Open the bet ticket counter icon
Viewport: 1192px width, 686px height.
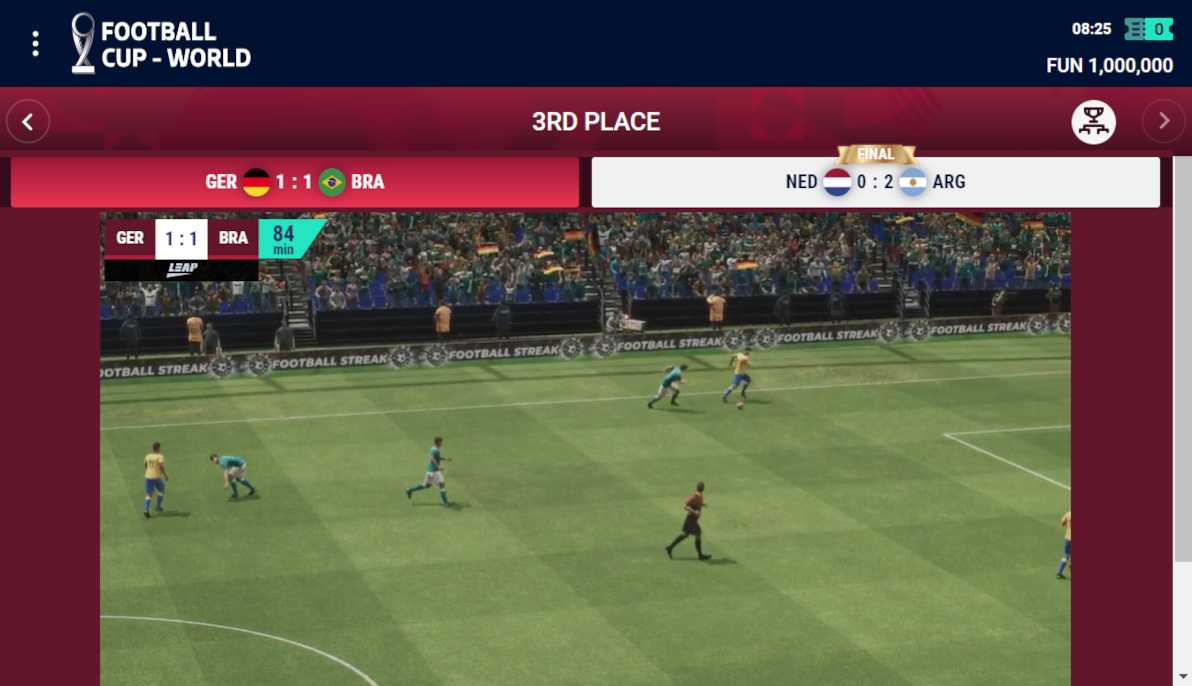click(1148, 29)
